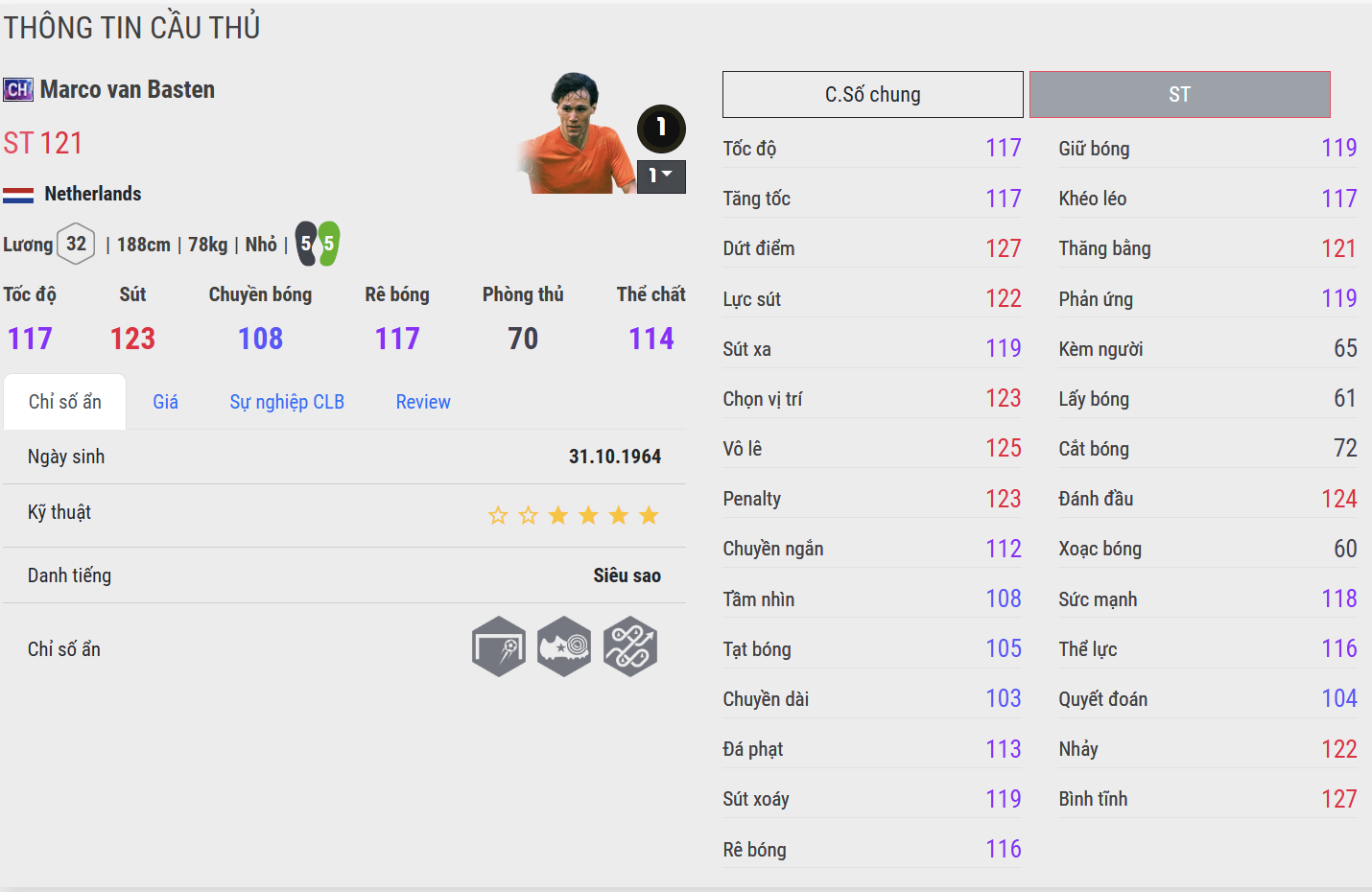Select the tactics route trait icon
The width and height of the screenshot is (1372, 892).
coord(630,646)
